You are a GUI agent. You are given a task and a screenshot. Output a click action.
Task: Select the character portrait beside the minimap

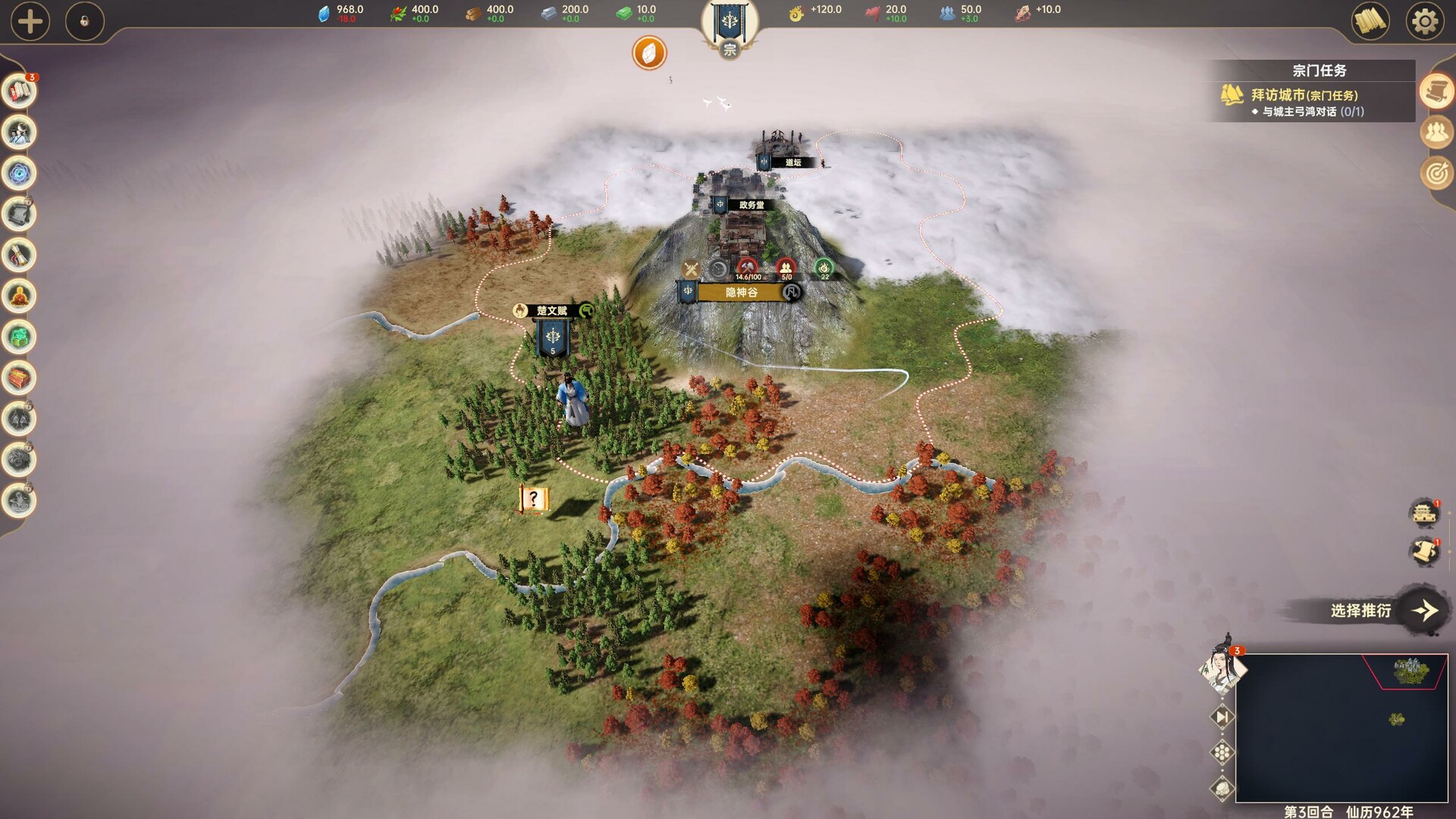pos(1220,669)
